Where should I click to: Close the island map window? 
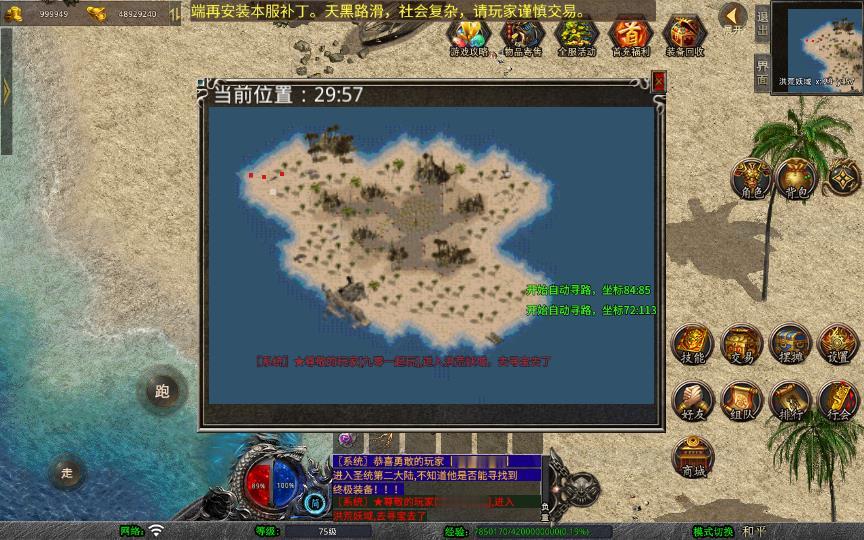(x=658, y=82)
